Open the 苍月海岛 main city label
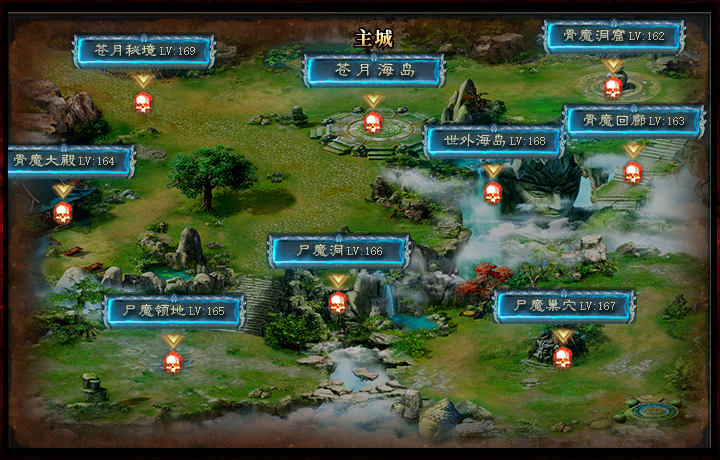 374,70
